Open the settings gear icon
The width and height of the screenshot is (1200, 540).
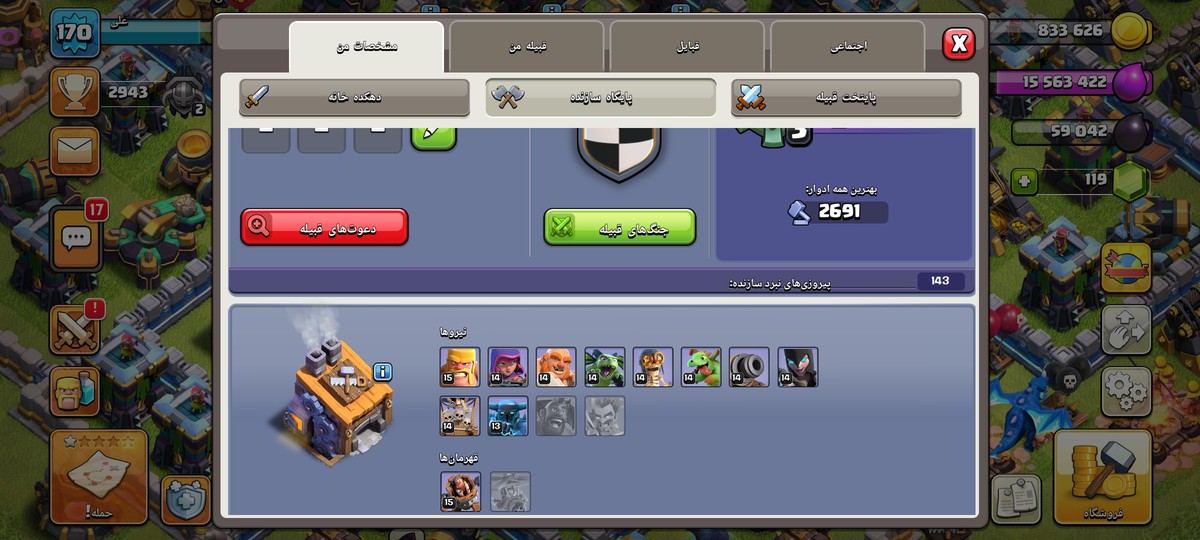1126,391
